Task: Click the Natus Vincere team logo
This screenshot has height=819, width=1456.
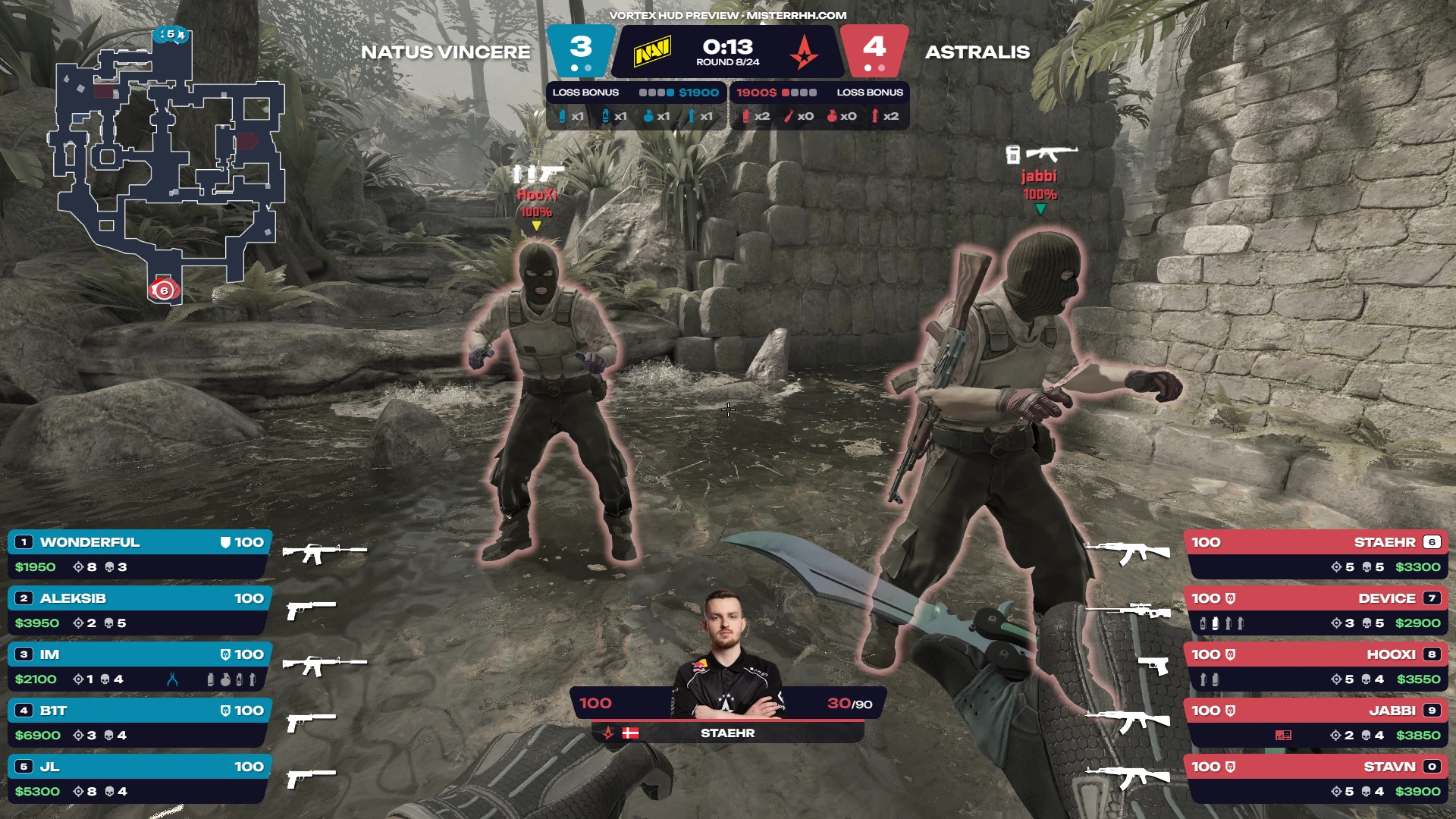Action: click(x=652, y=52)
